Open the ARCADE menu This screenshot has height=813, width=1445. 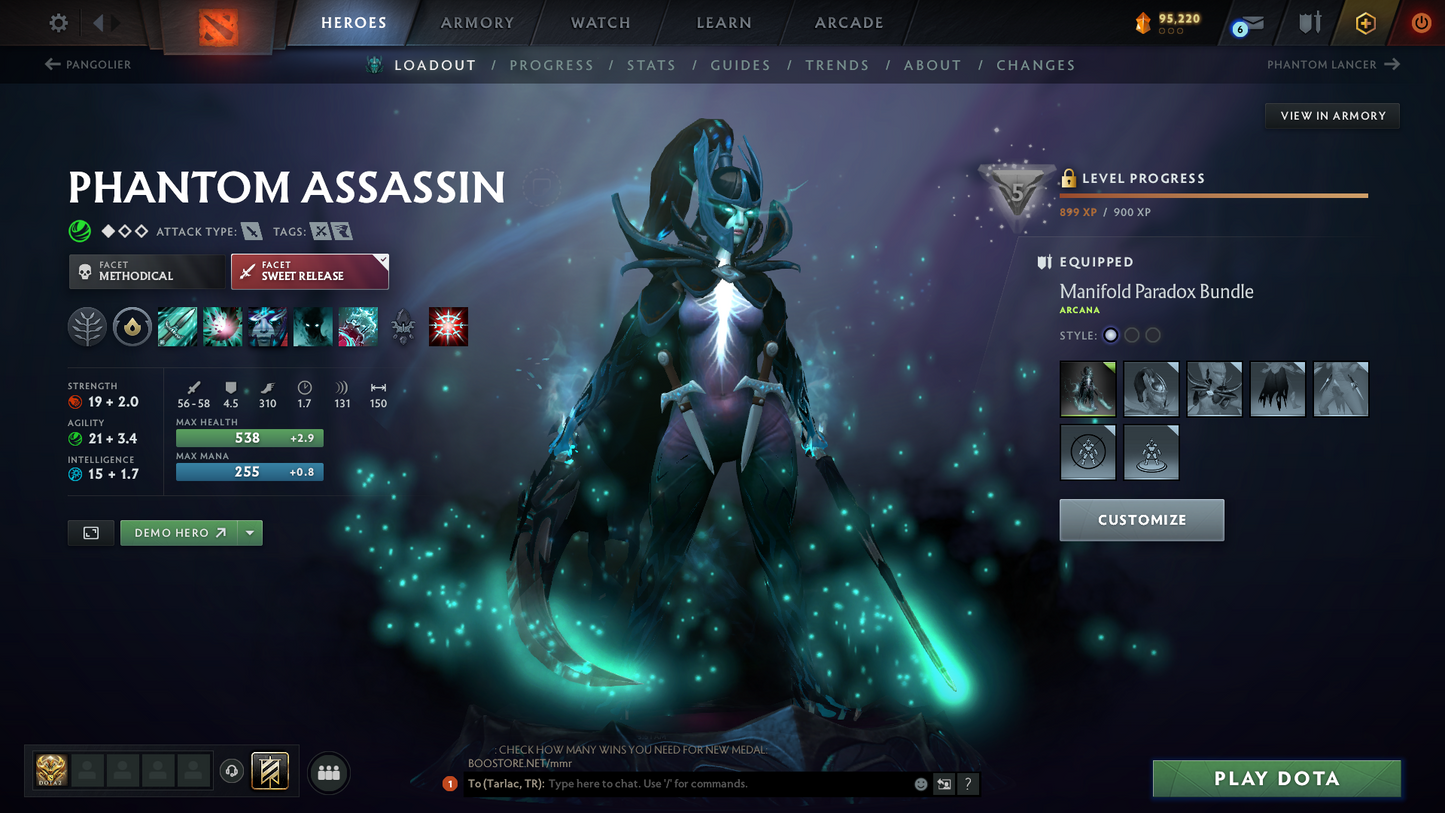[x=848, y=22]
